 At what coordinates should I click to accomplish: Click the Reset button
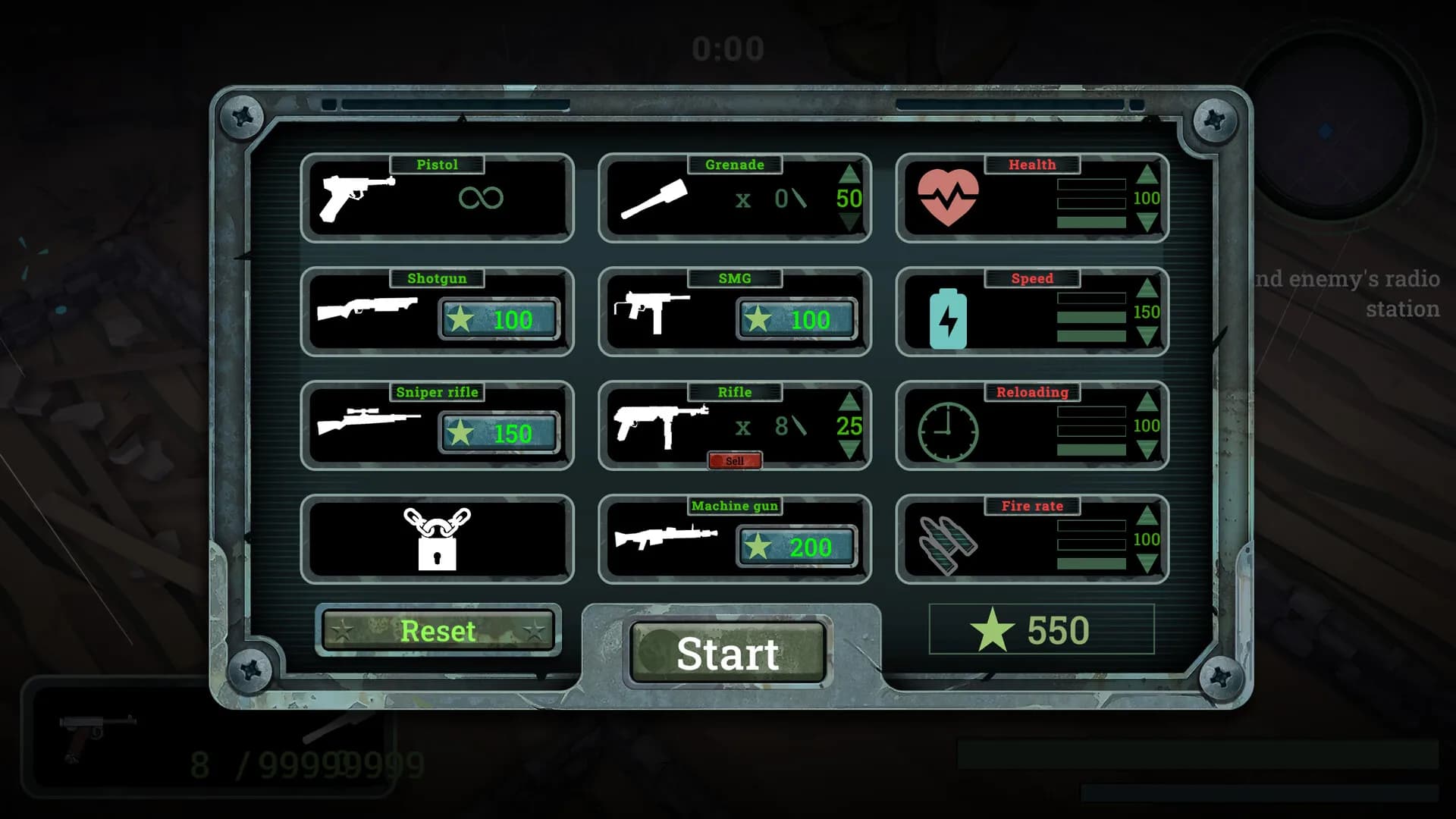coord(438,631)
